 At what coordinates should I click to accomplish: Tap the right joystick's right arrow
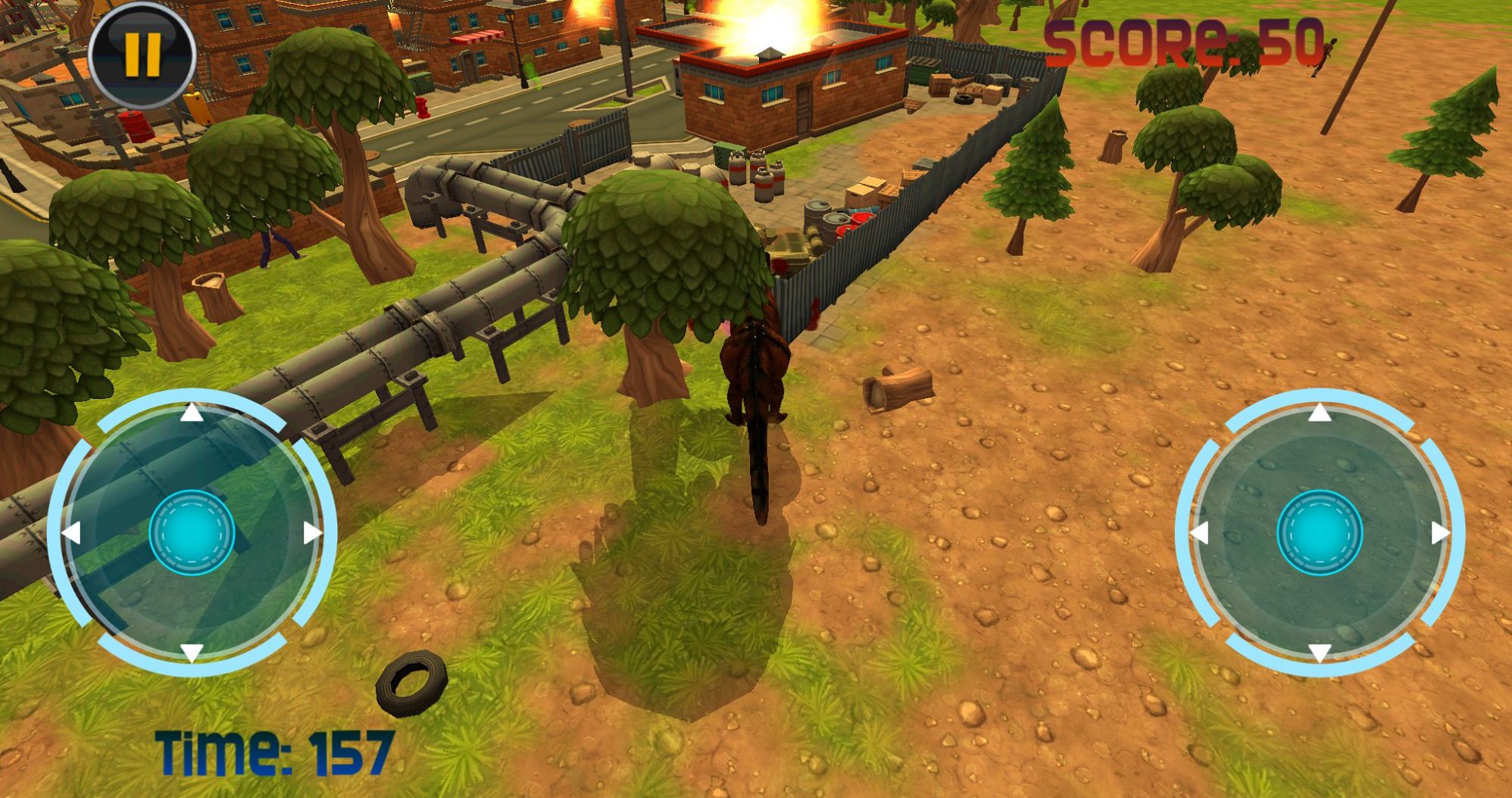pos(1440,533)
